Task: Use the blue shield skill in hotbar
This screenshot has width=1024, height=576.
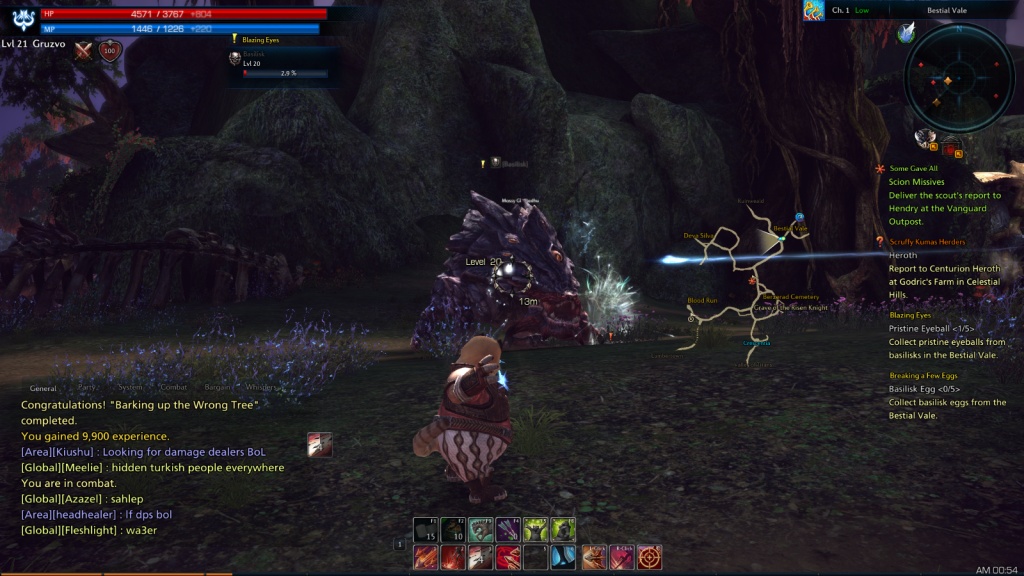Action: click(x=564, y=557)
